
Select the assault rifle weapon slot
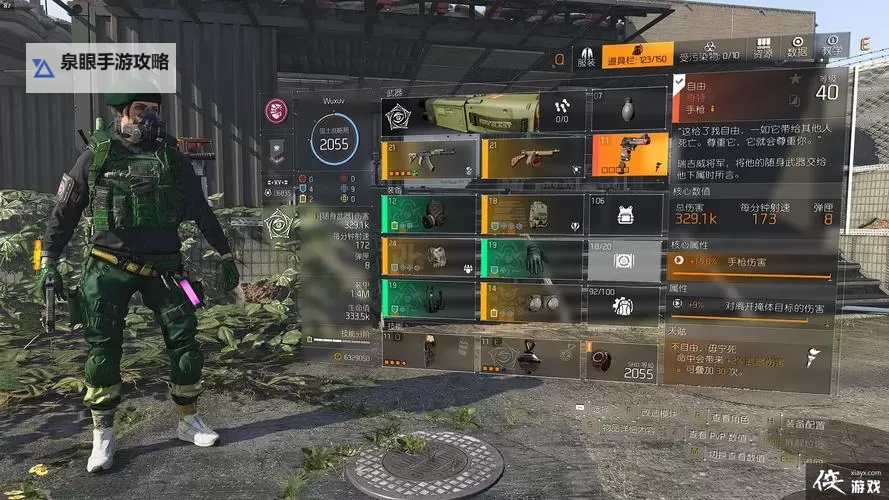click(430, 159)
